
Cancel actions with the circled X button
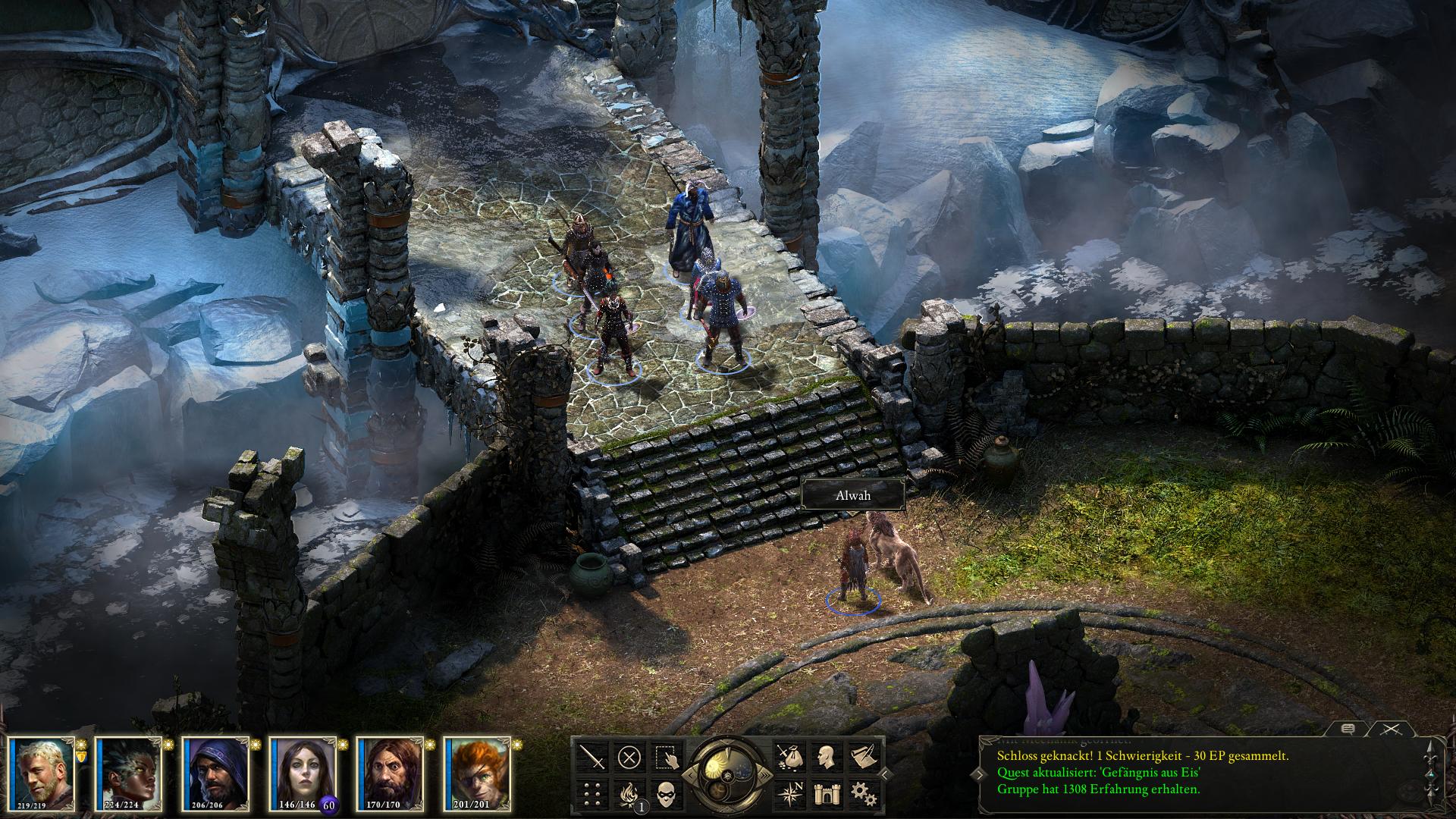click(629, 757)
